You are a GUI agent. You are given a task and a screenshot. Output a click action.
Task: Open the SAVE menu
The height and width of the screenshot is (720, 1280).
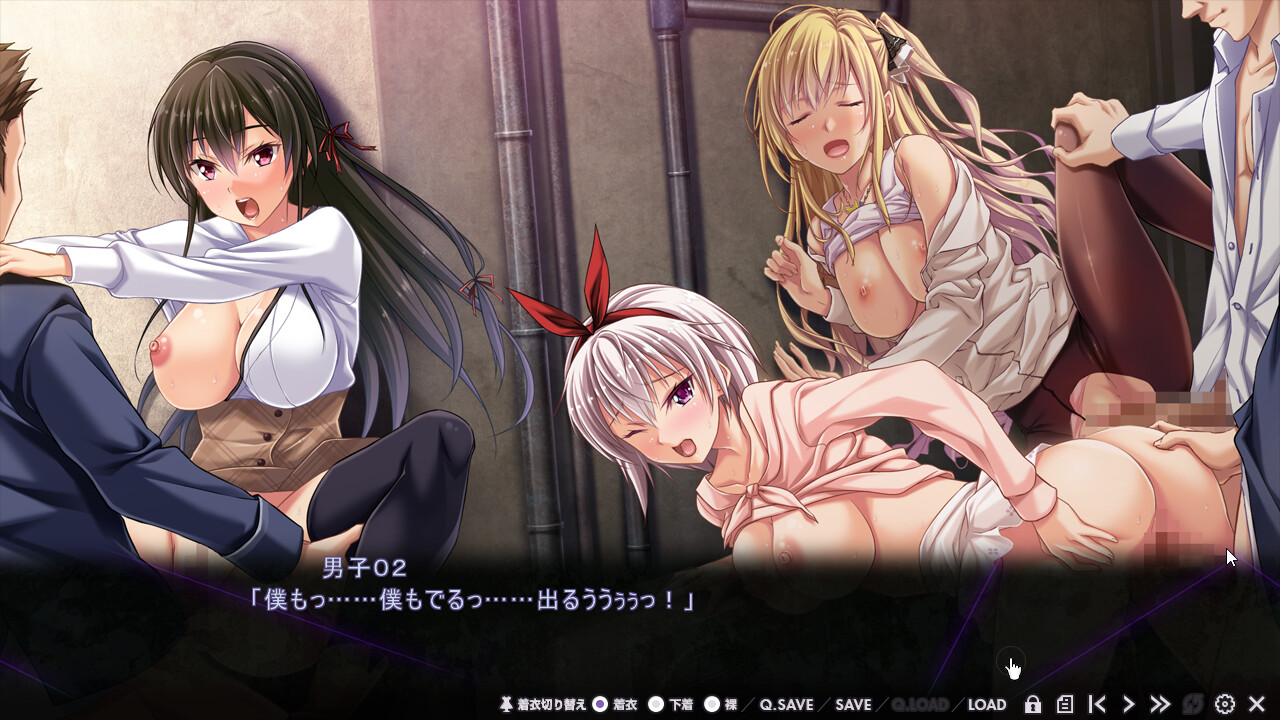(x=853, y=704)
